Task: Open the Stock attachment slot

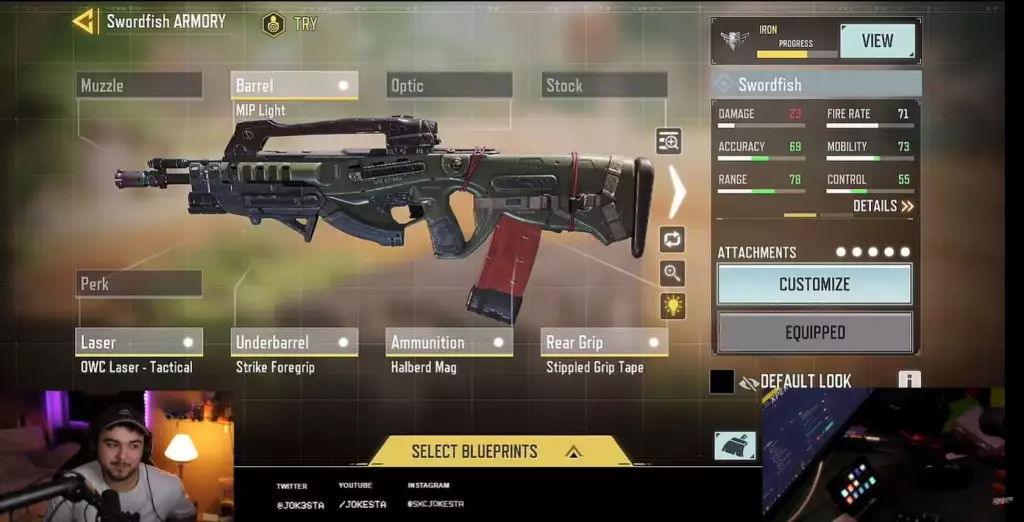Action: 604,86
